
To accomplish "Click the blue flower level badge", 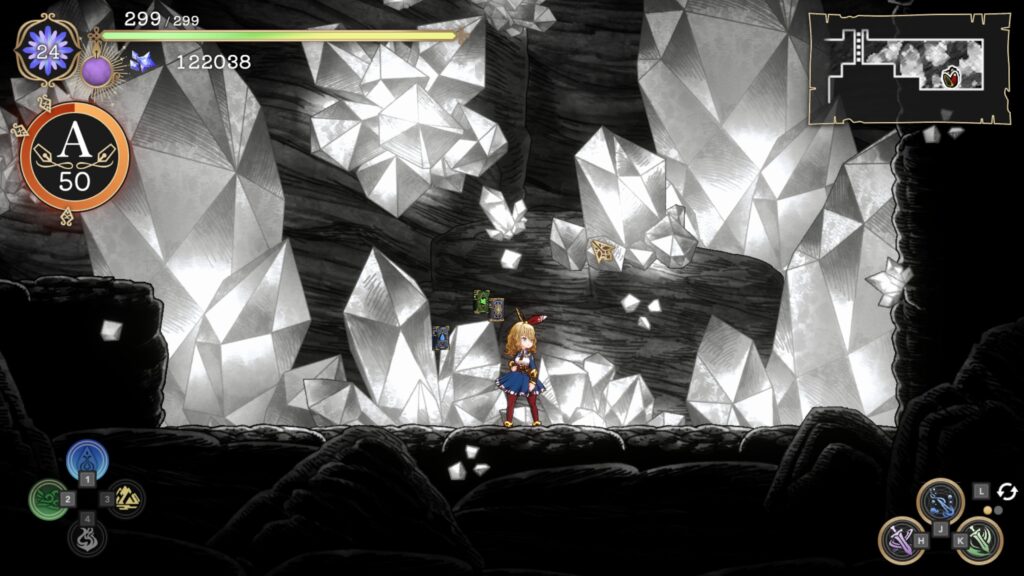I will tap(48, 51).
